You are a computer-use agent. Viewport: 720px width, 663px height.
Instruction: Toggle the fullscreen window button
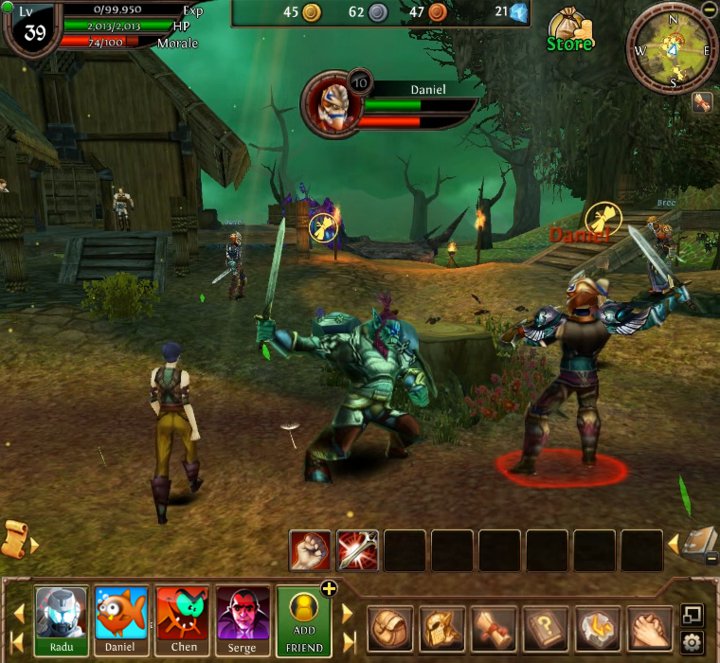(692, 614)
